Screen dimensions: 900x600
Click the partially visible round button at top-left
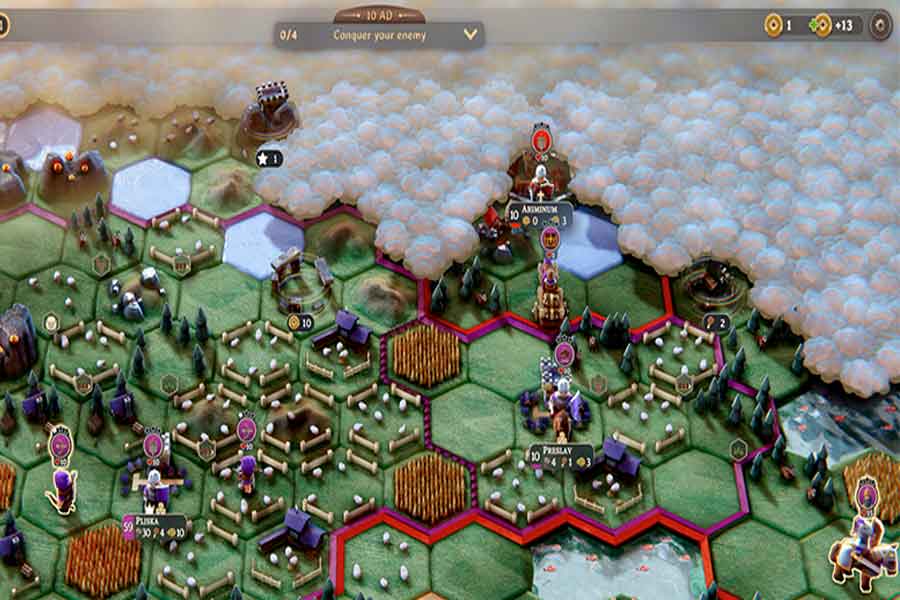pos(3,25)
